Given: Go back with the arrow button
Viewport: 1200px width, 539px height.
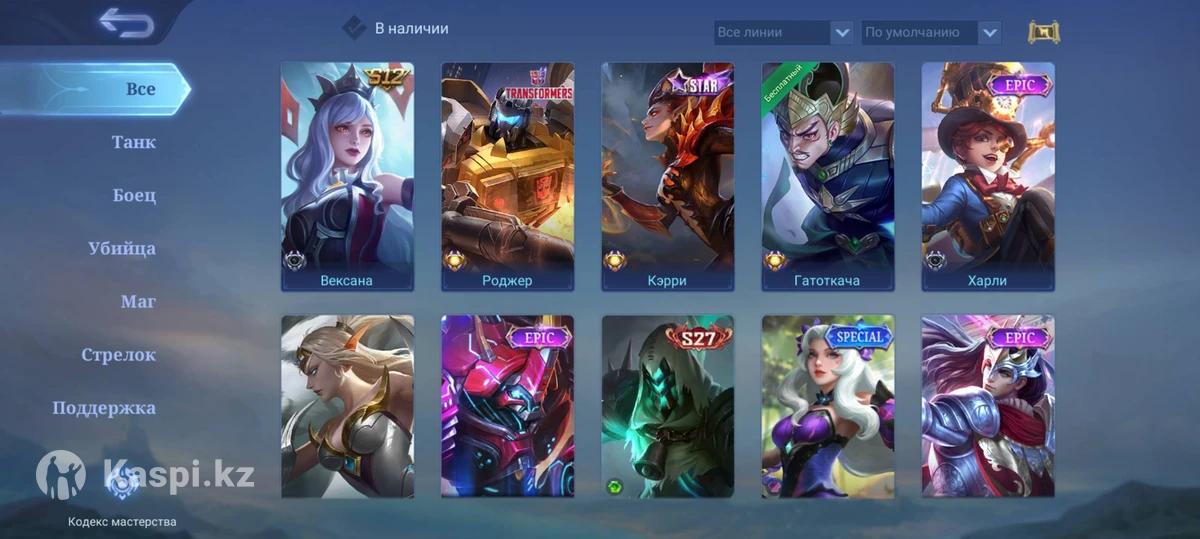Looking at the screenshot, I should 126,23.
